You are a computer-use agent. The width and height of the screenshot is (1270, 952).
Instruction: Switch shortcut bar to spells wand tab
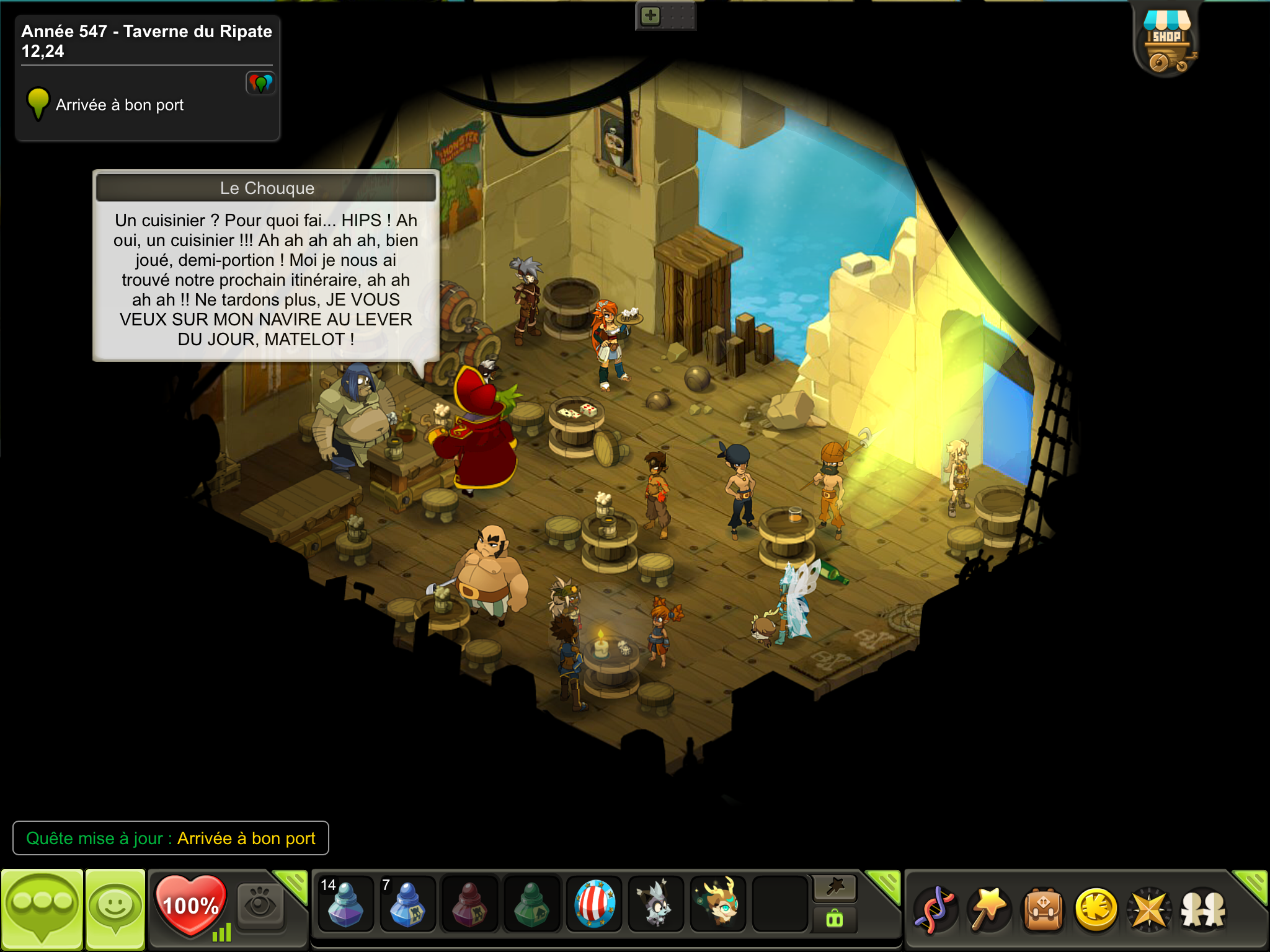pyautogui.click(x=835, y=888)
